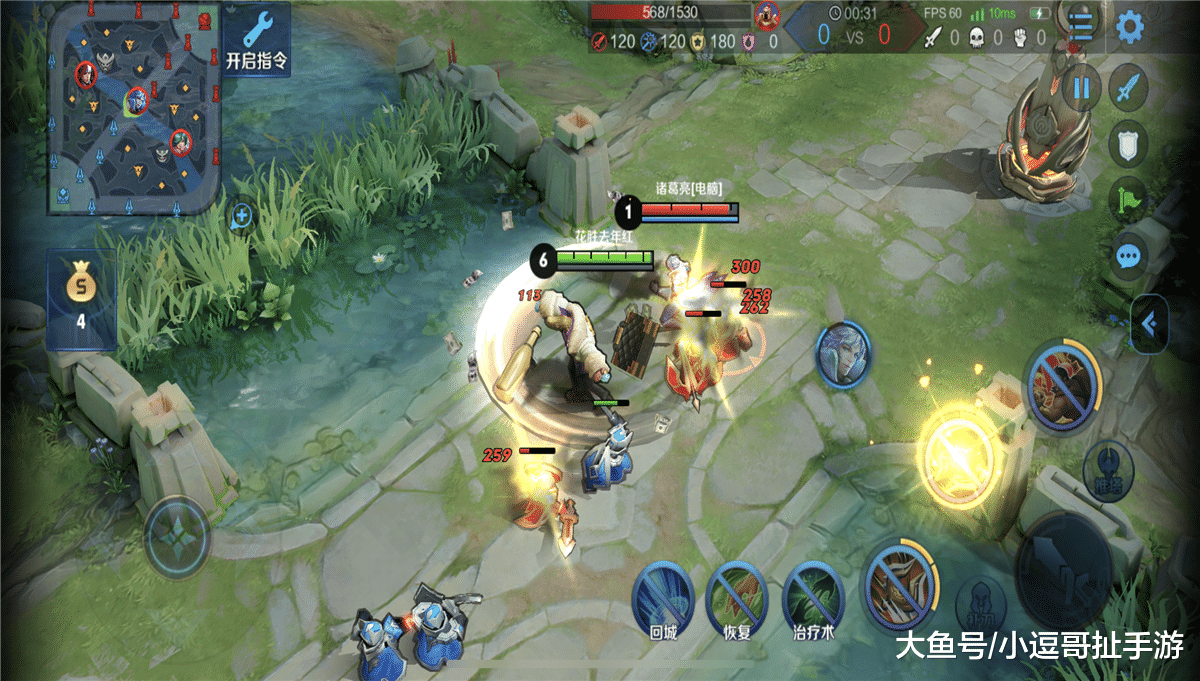Viewport: 1200px width, 681px height.
Task: Collapse the side panel with arrow tab
Action: (1148, 322)
